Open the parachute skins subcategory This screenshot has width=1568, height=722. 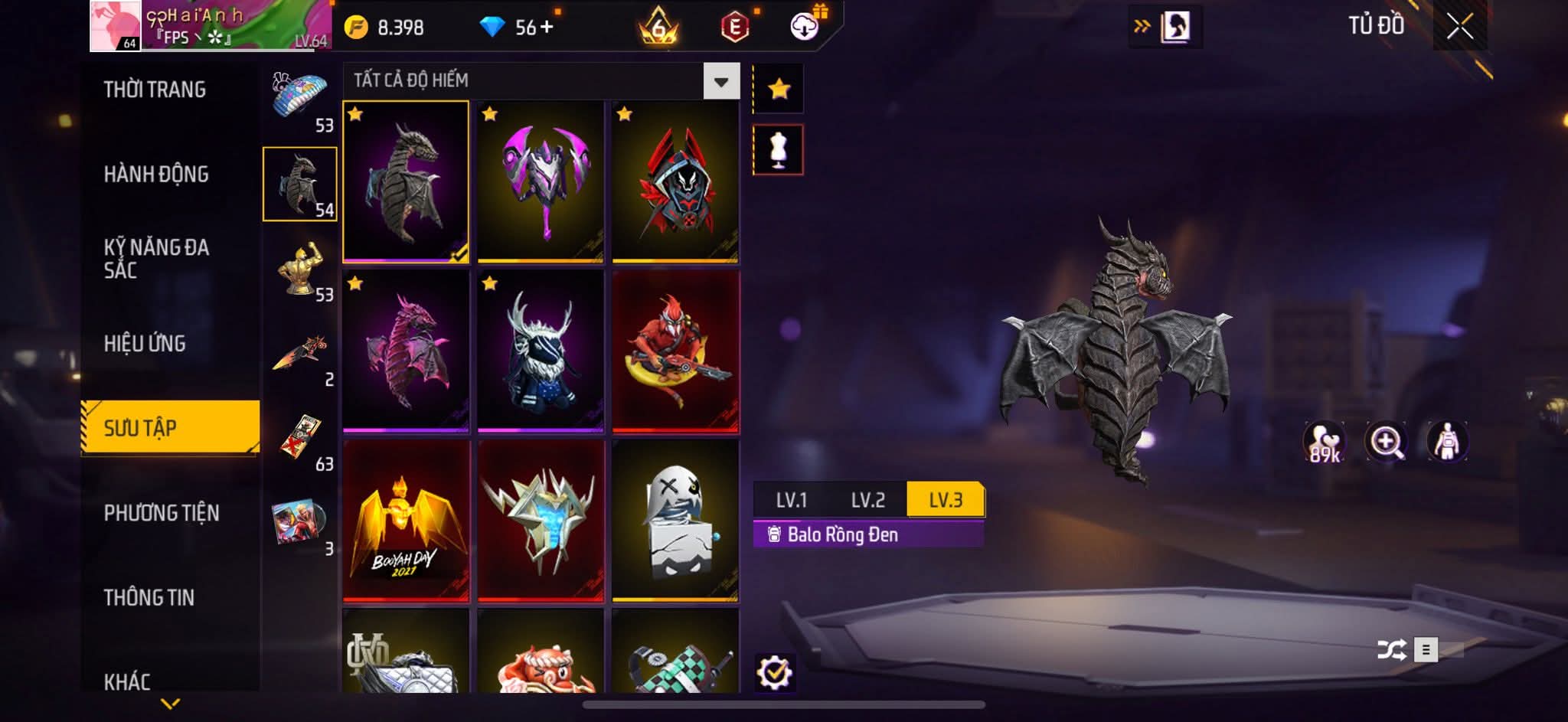click(x=300, y=100)
